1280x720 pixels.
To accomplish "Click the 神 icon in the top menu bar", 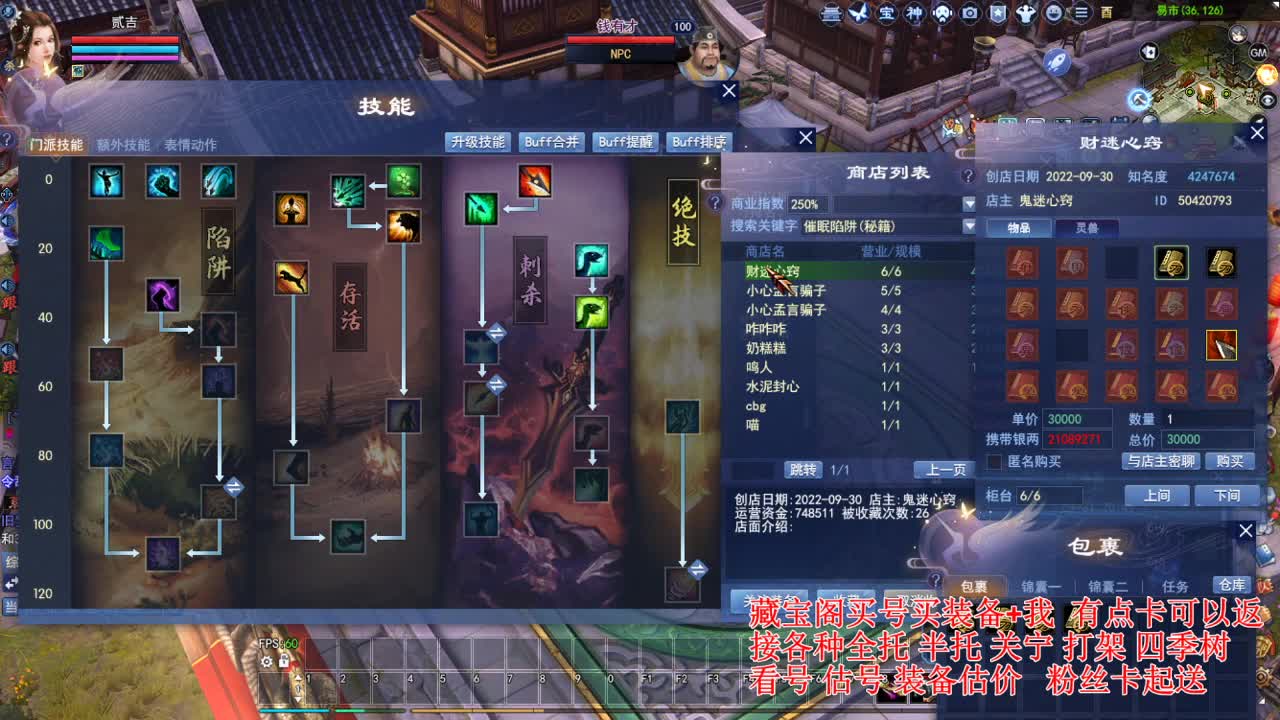I will tap(915, 13).
